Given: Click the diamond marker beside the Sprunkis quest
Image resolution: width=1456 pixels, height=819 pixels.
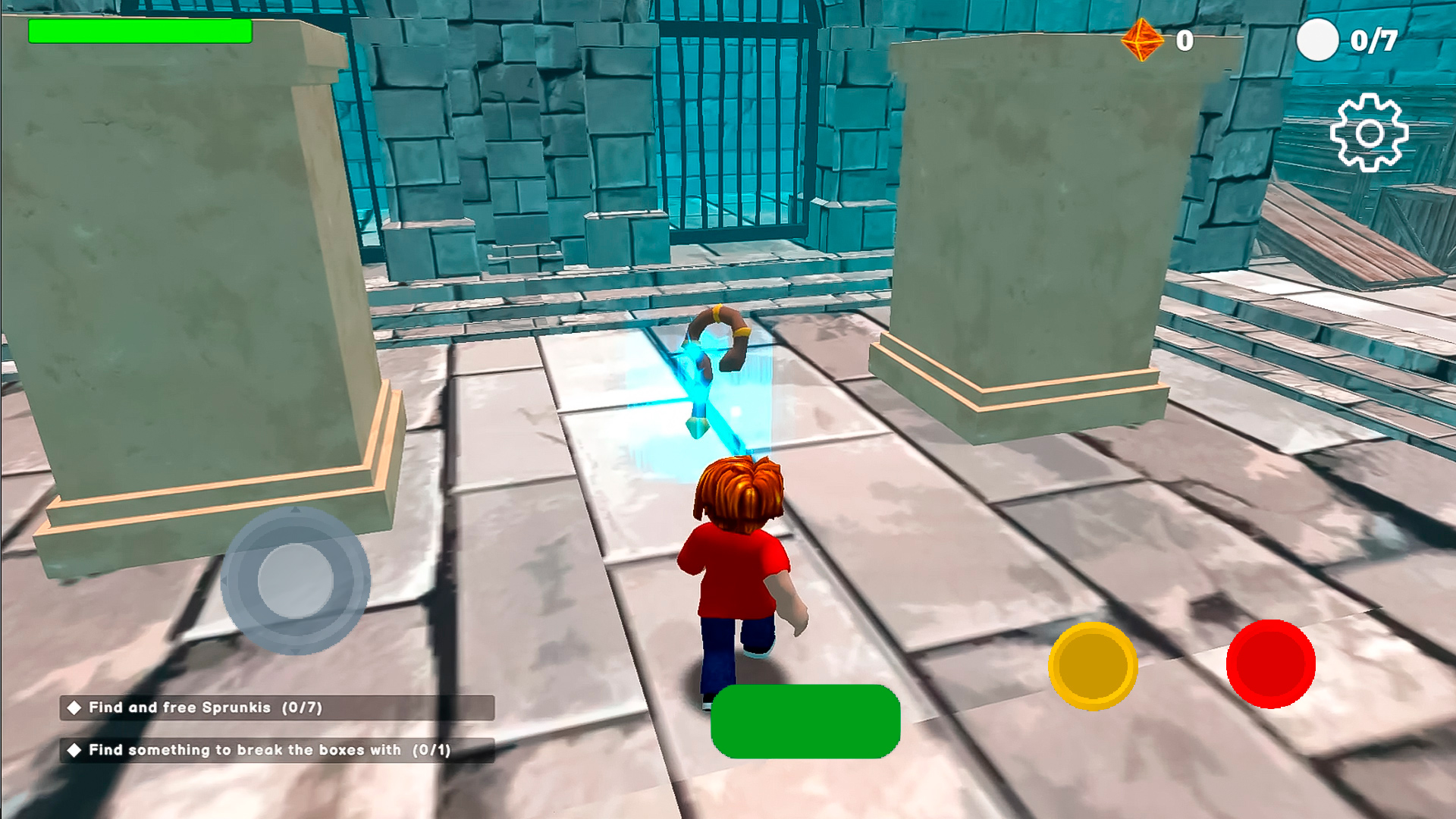Looking at the screenshot, I should click(74, 706).
